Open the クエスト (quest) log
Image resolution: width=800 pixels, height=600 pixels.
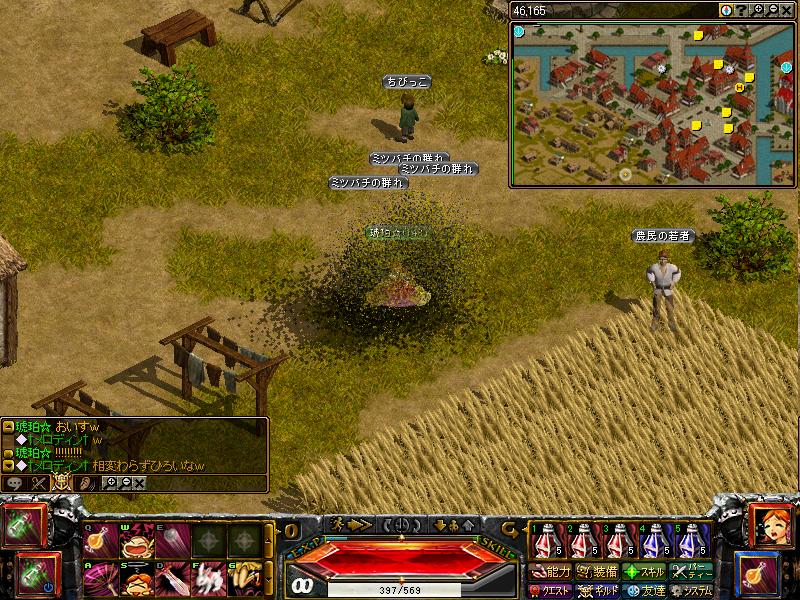[551, 591]
